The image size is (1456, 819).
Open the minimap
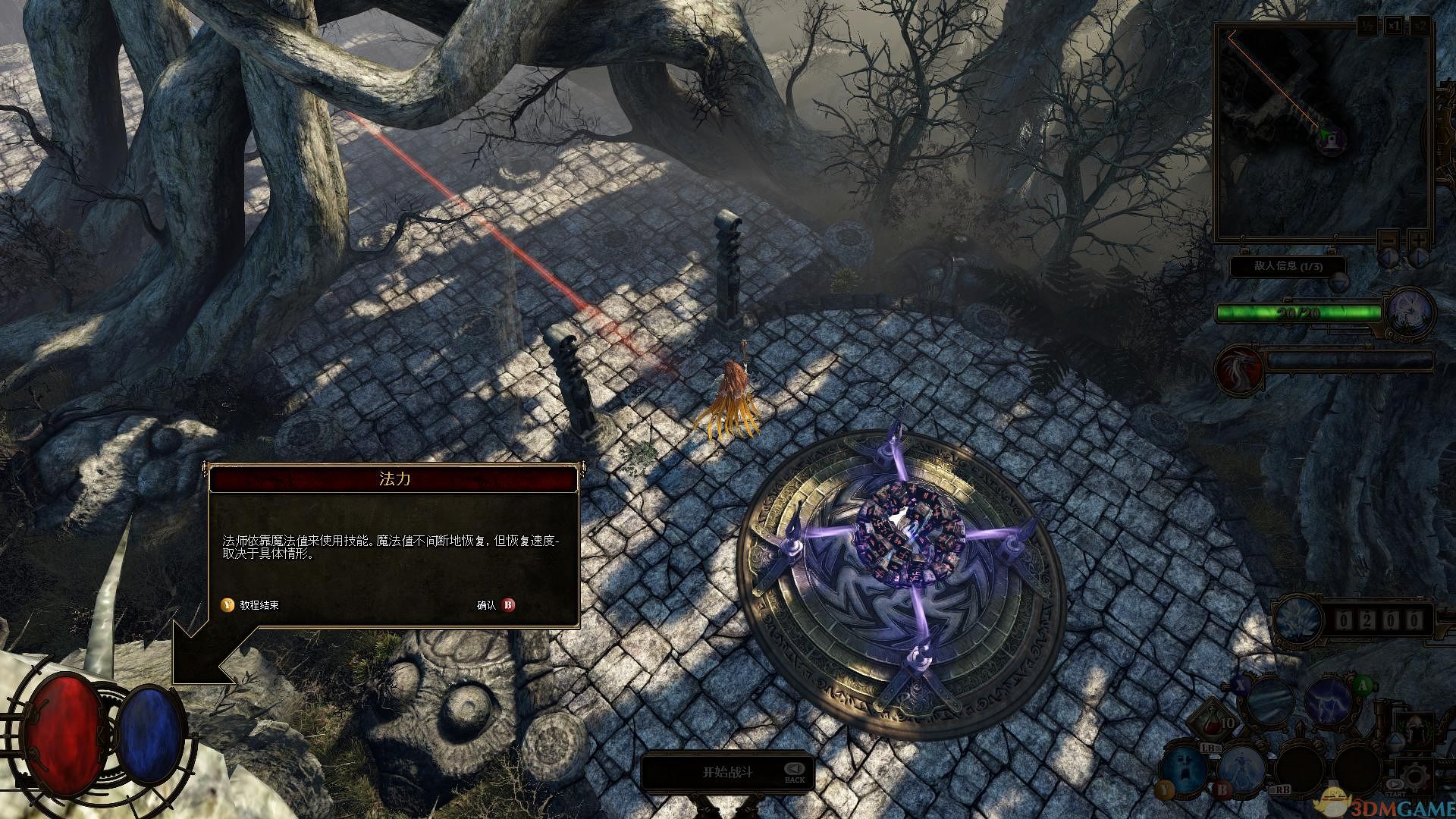1323,133
